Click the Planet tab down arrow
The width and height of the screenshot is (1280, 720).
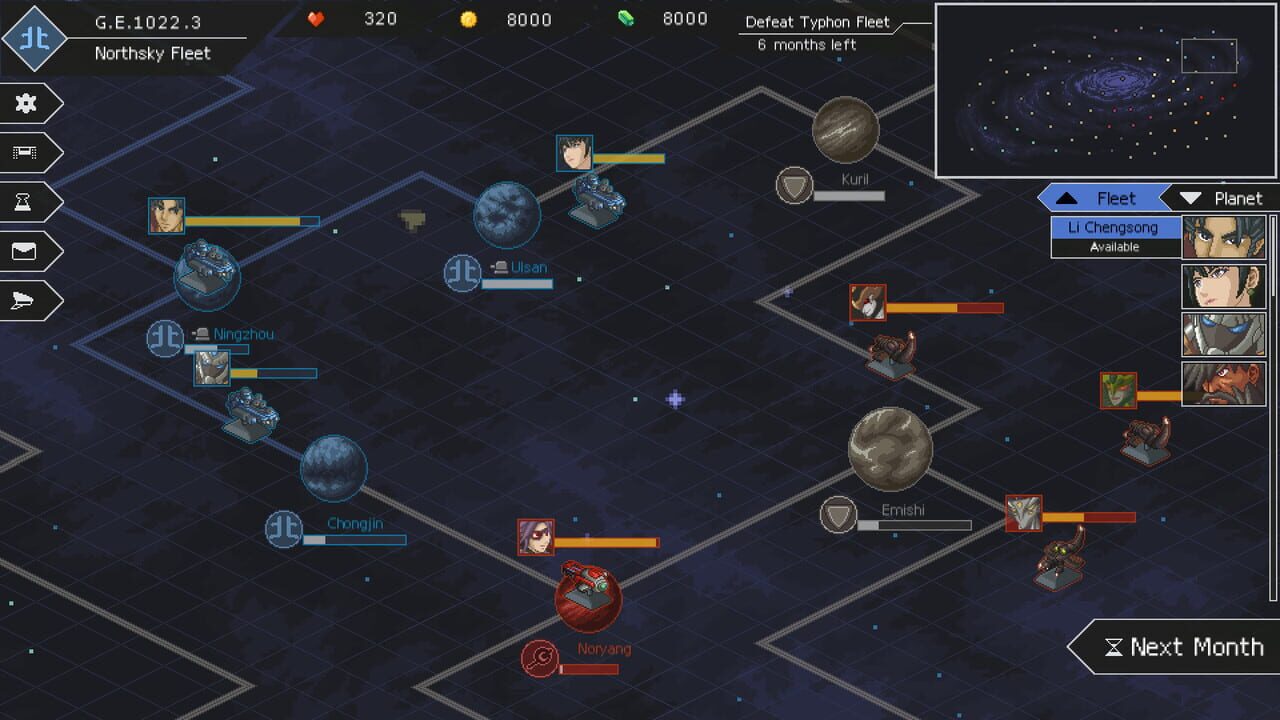pyautogui.click(x=1190, y=197)
